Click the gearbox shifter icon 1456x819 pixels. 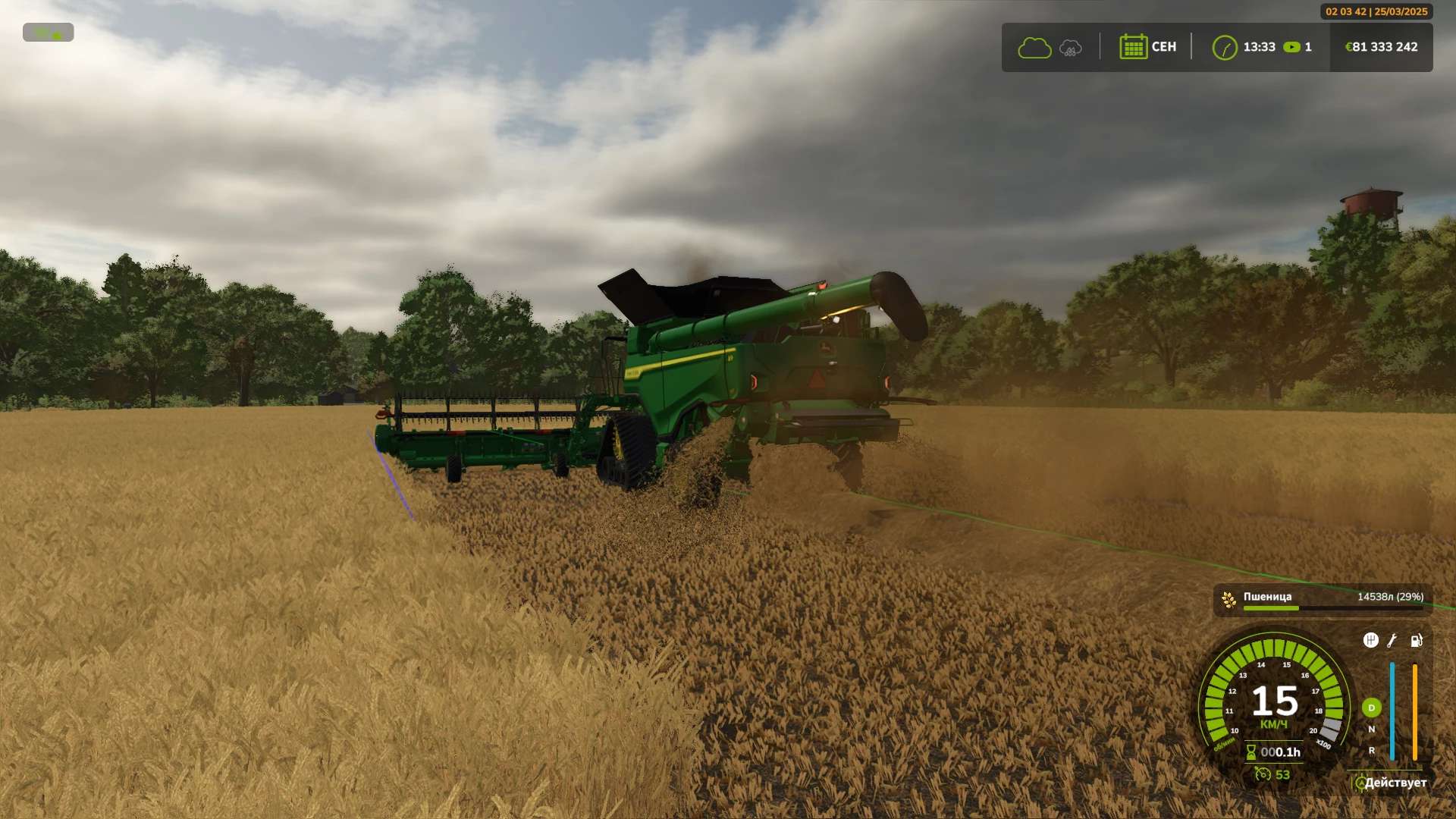point(1370,641)
